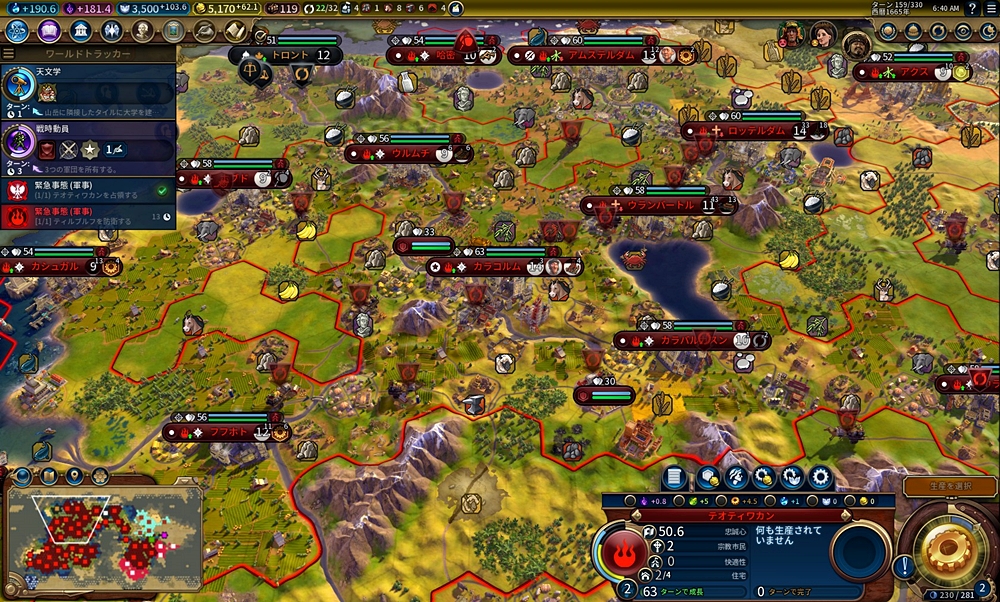Click the city production gear icon
The image size is (1000, 602).
(822, 477)
